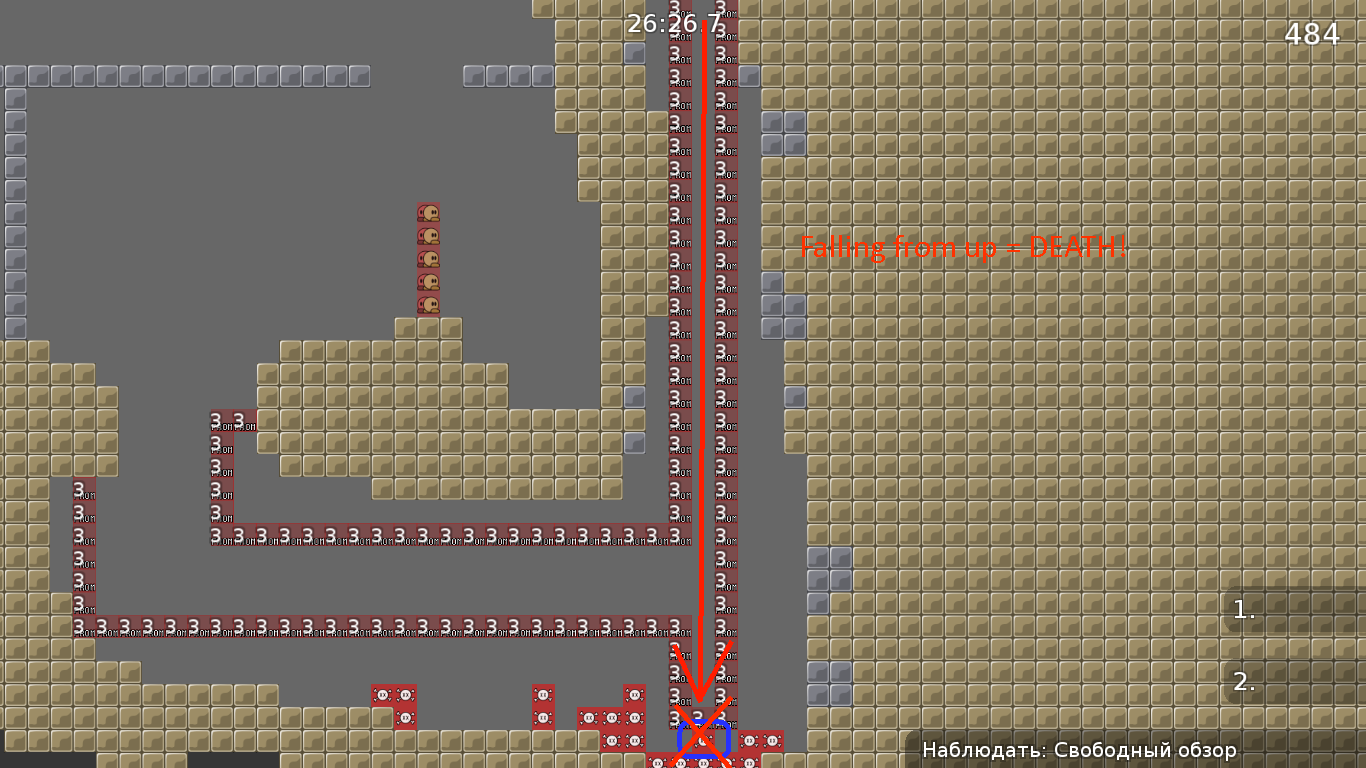Click the lowest monkey sprite above the stone ledge

(428, 303)
